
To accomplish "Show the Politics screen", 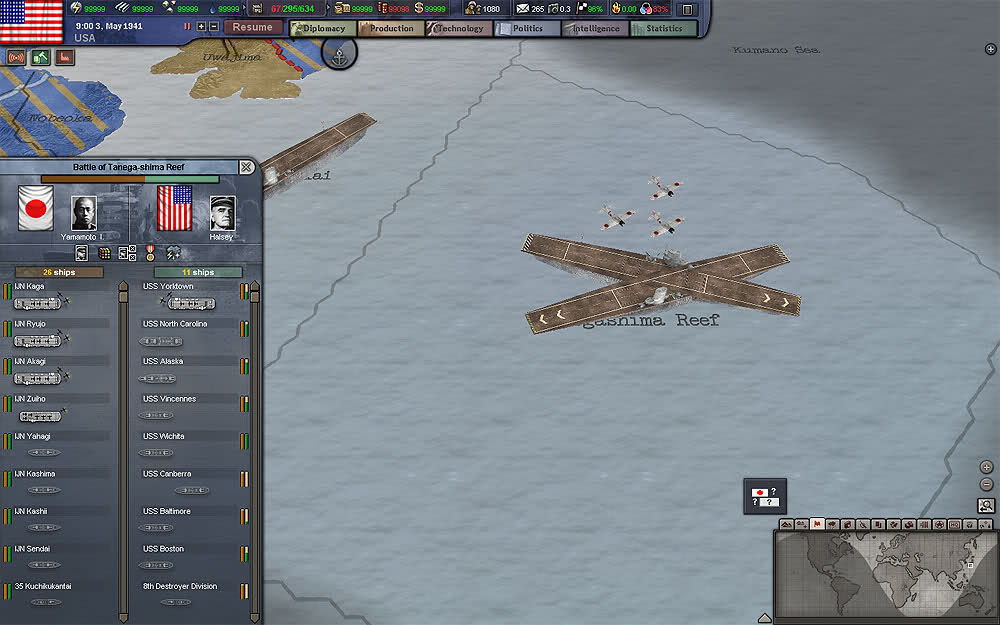I will 527,29.
